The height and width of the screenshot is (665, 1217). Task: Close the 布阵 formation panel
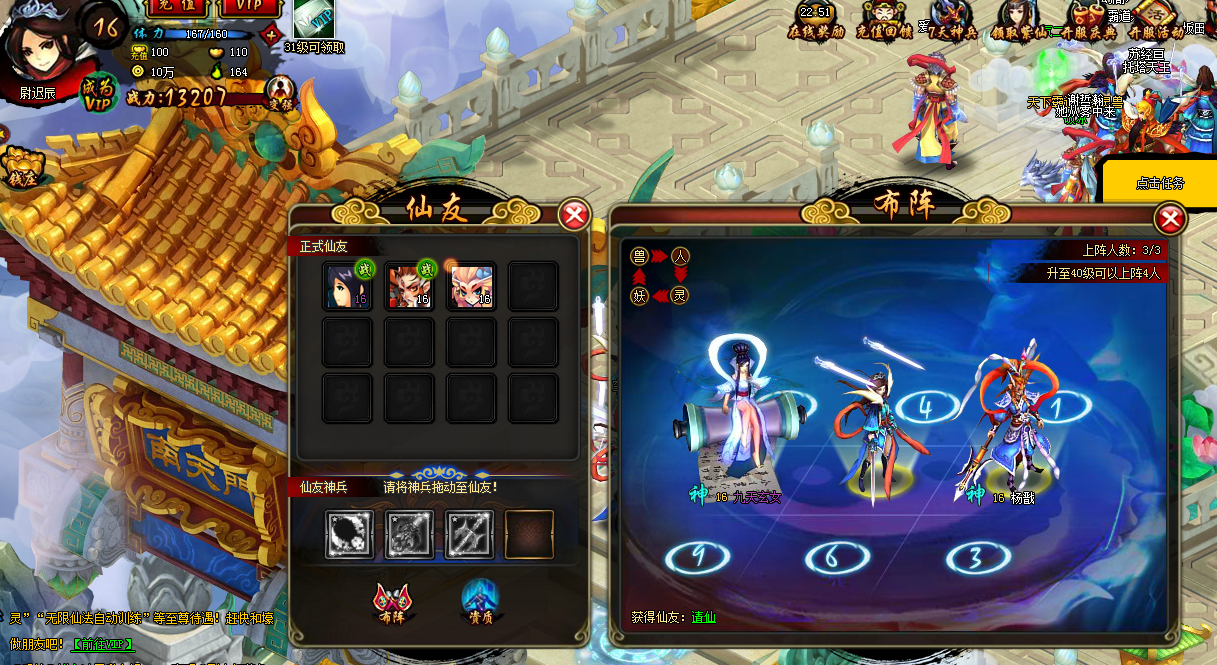[1169, 219]
